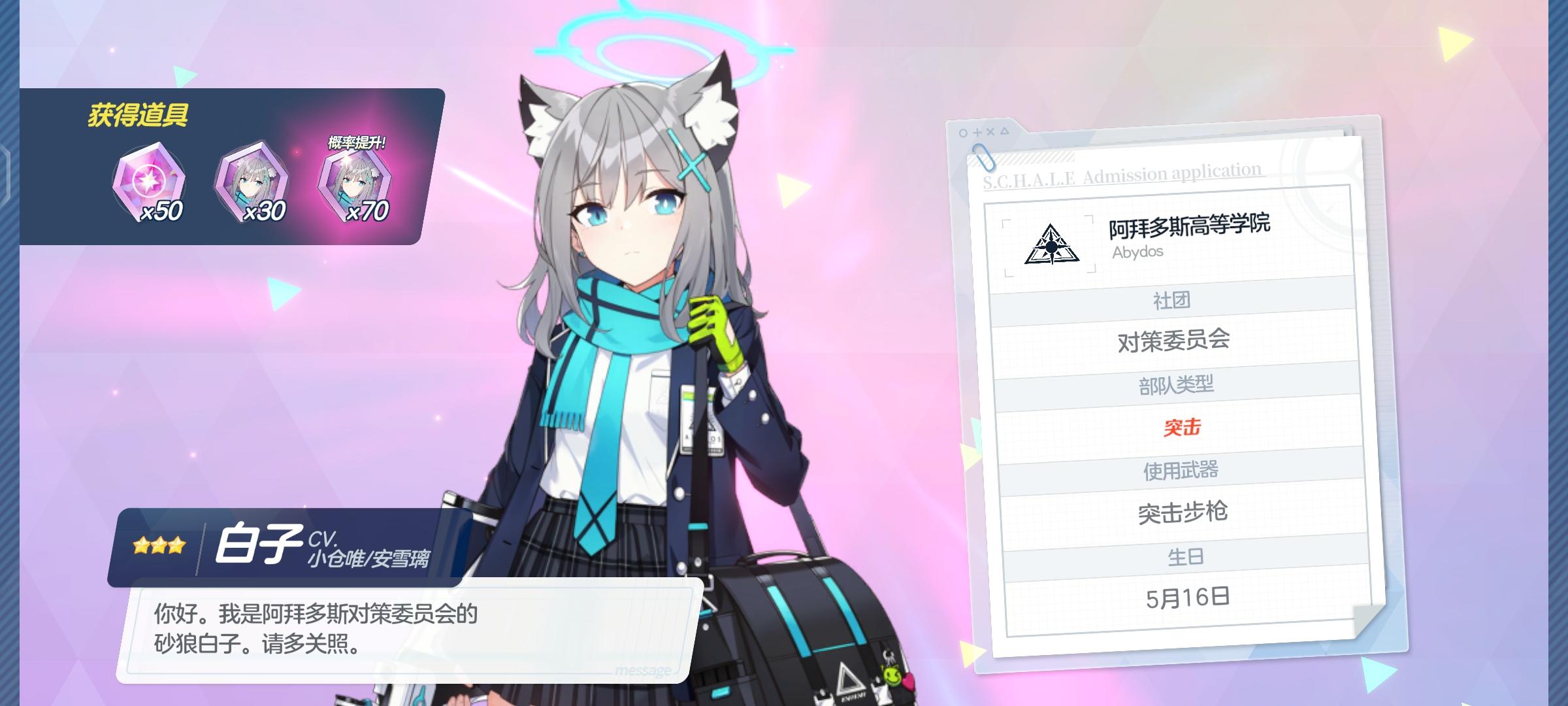Click the X icon on the application card header
The image size is (1568, 706).
click(x=992, y=132)
